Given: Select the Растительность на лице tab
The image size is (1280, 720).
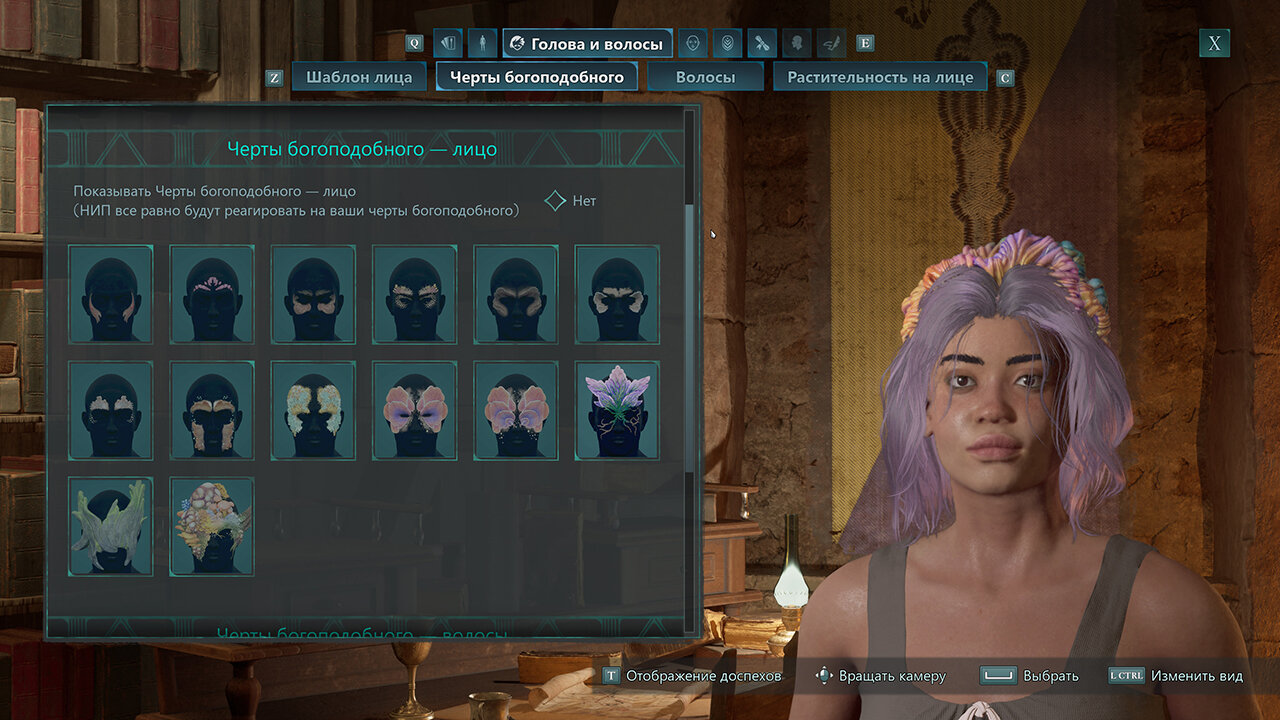Looking at the screenshot, I should pos(880,77).
